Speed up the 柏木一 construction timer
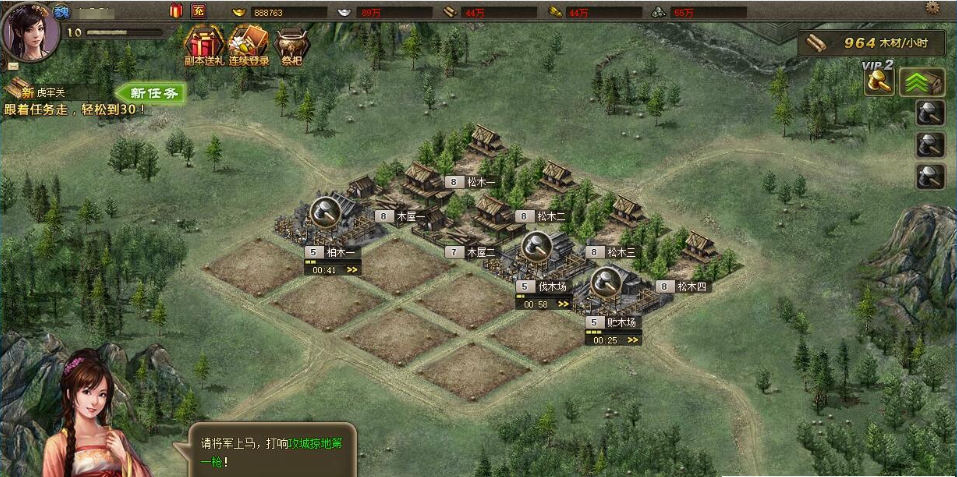The image size is (957, 477). point(352,269)
